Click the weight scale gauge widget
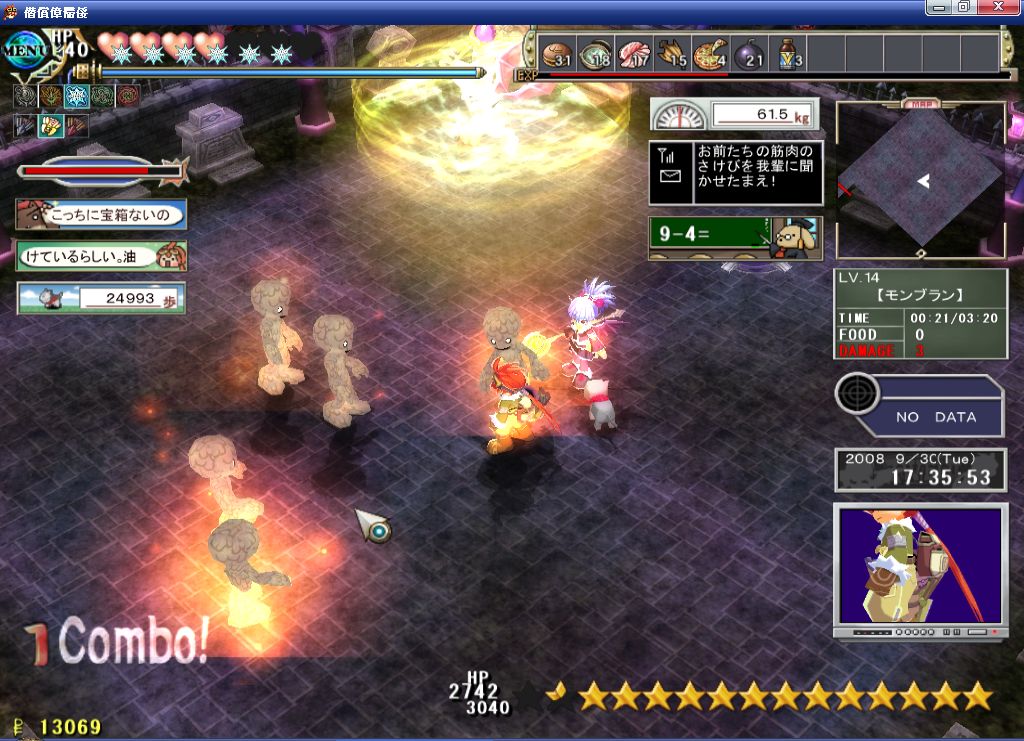Screen dimensions: 1024x741 [735, 115]
